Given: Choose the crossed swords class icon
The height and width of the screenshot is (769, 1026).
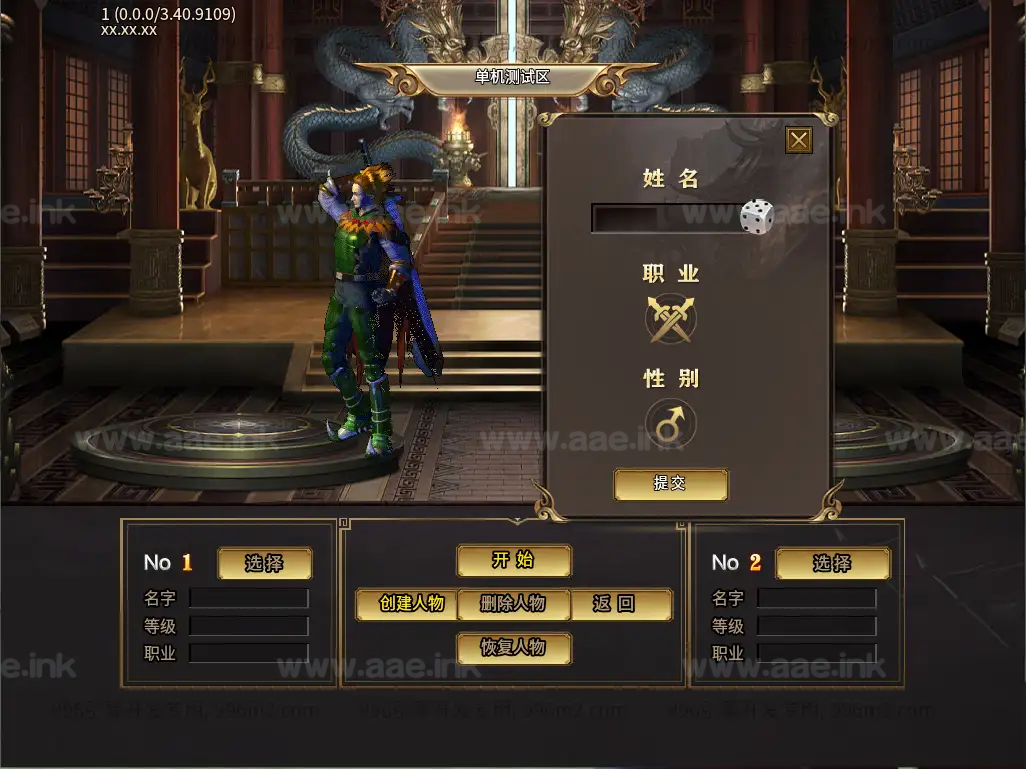Looking at the screenshot, I should click(670, 320).
